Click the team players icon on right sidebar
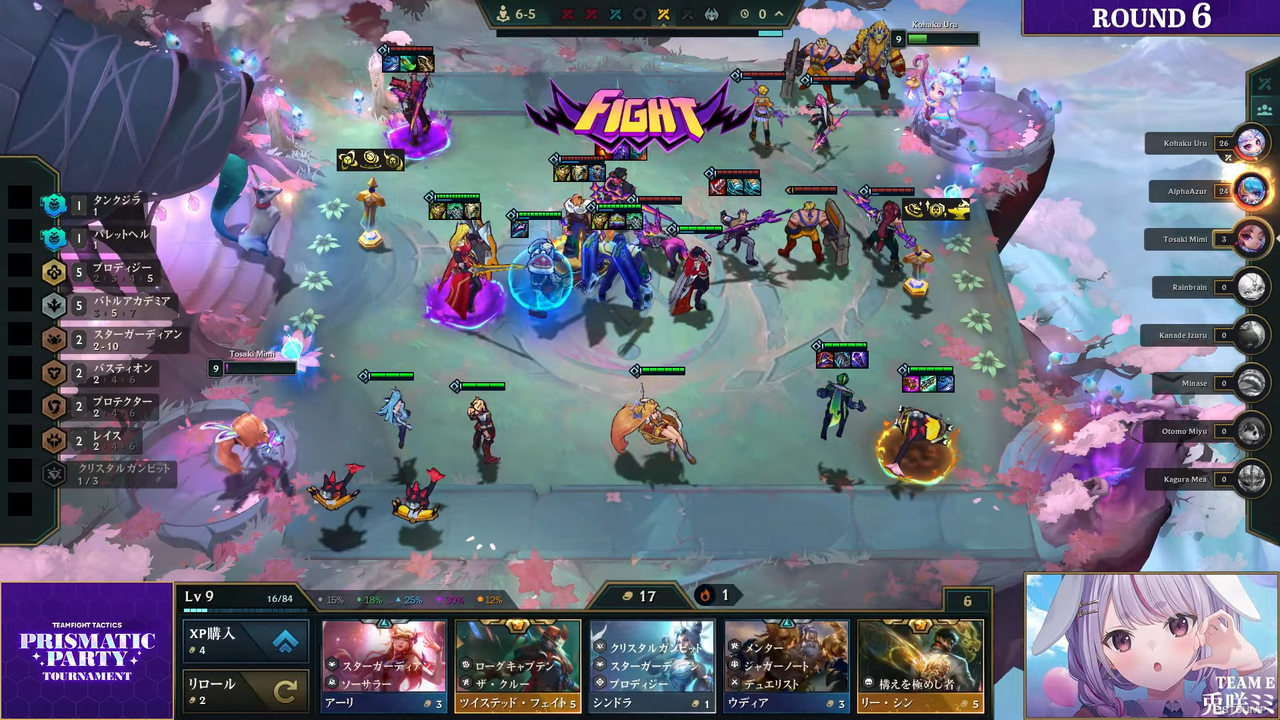Viewport: 1280px width, 720px height. click(1265, 112)
